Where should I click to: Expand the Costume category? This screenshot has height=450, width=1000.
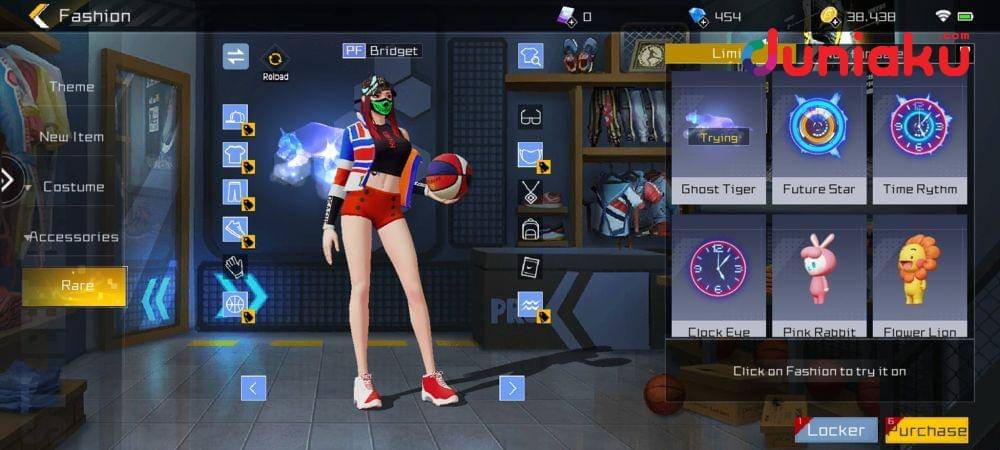coord(73,187)
